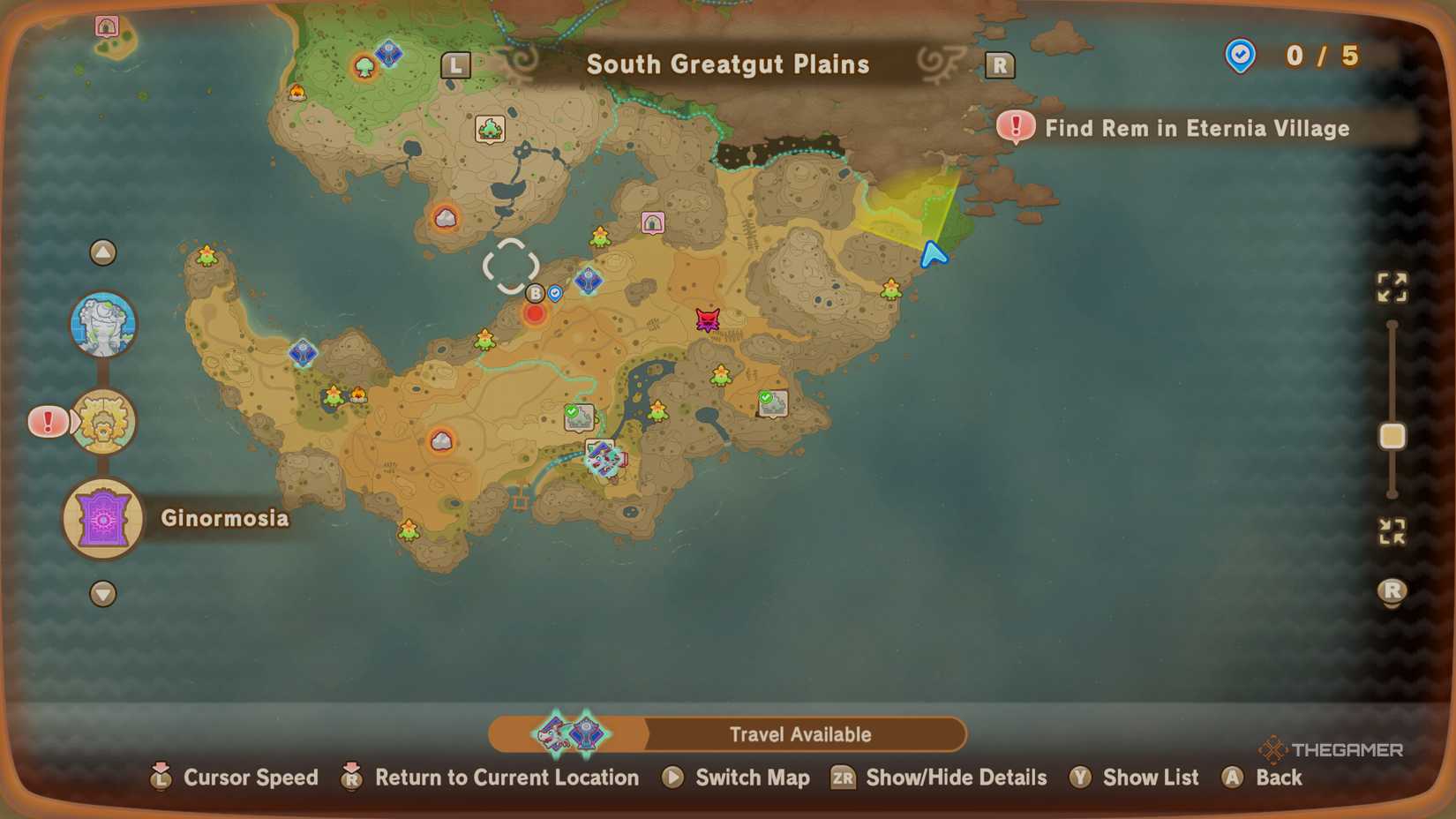Screen dimensions: 1456x819
Task: Toggle fullscreen map view icon
Action: coord(1392,287)
